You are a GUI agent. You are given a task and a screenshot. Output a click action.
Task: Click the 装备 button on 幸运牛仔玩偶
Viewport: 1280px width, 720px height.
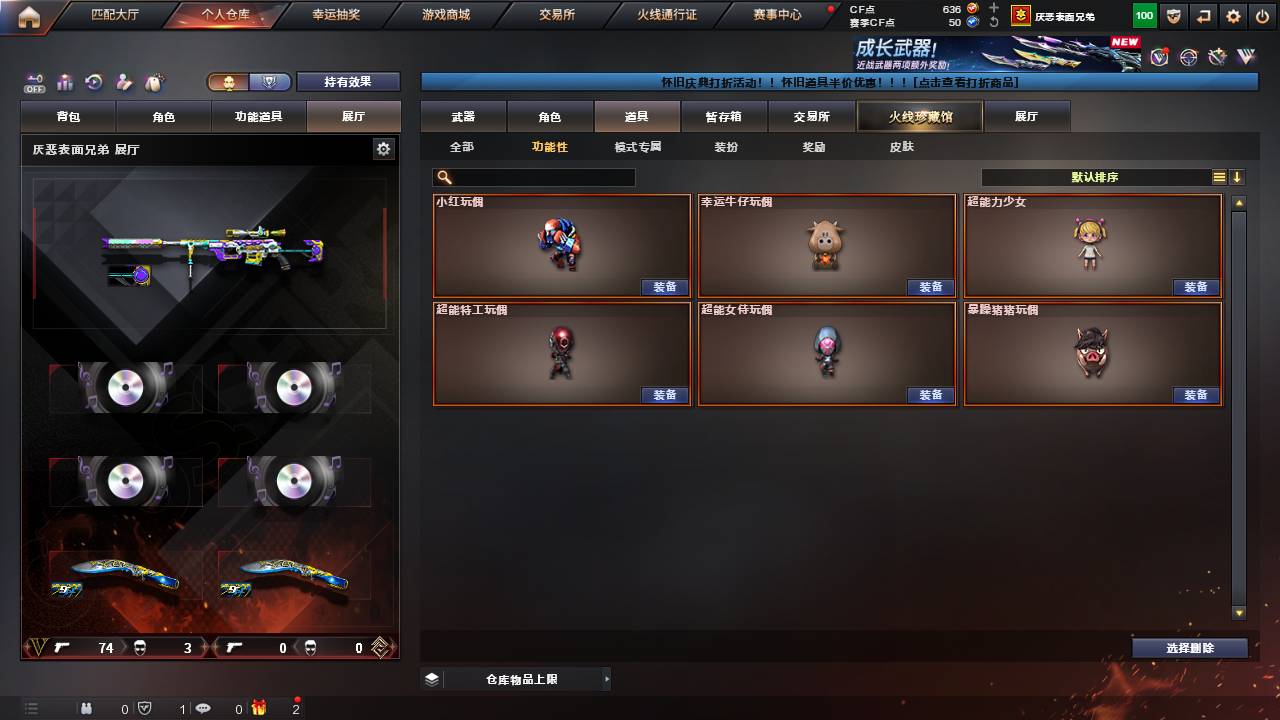pyautogui.click(x=931, y=286)
